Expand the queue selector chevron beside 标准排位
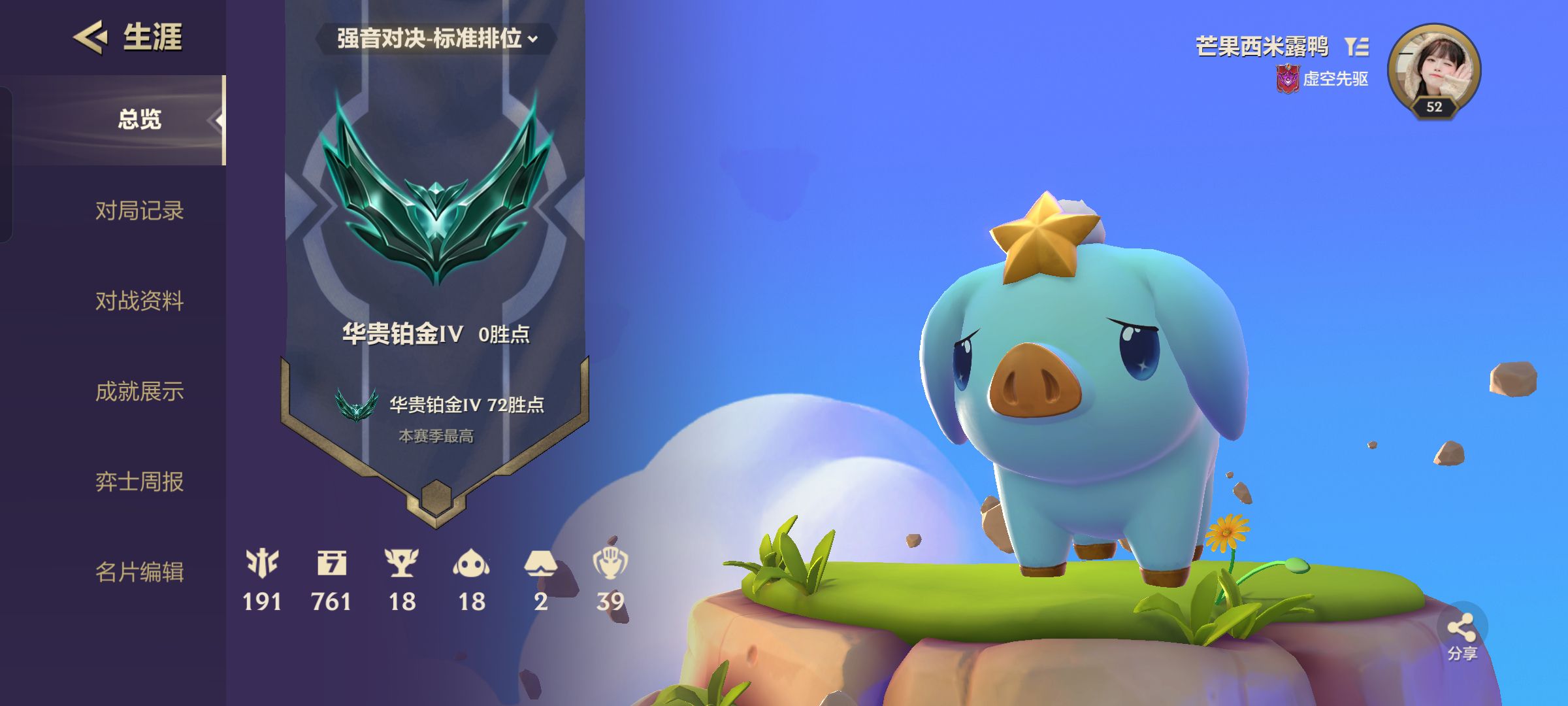Screen dimensions: 1568x706 pos(534,41)
